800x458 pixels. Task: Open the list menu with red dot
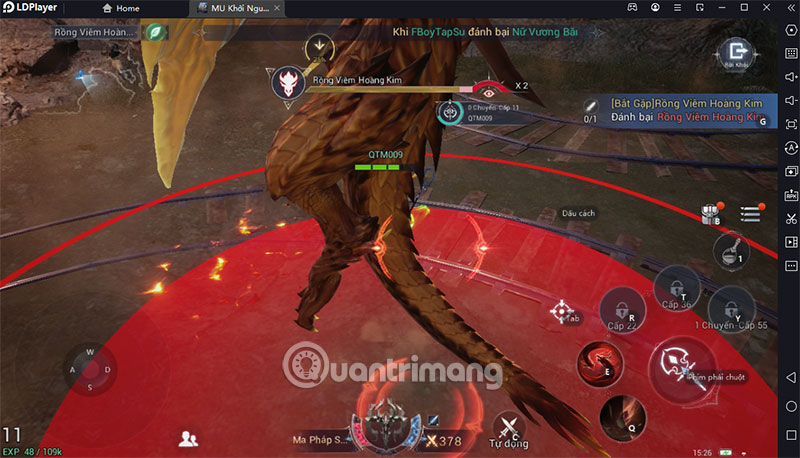(751, 213)
